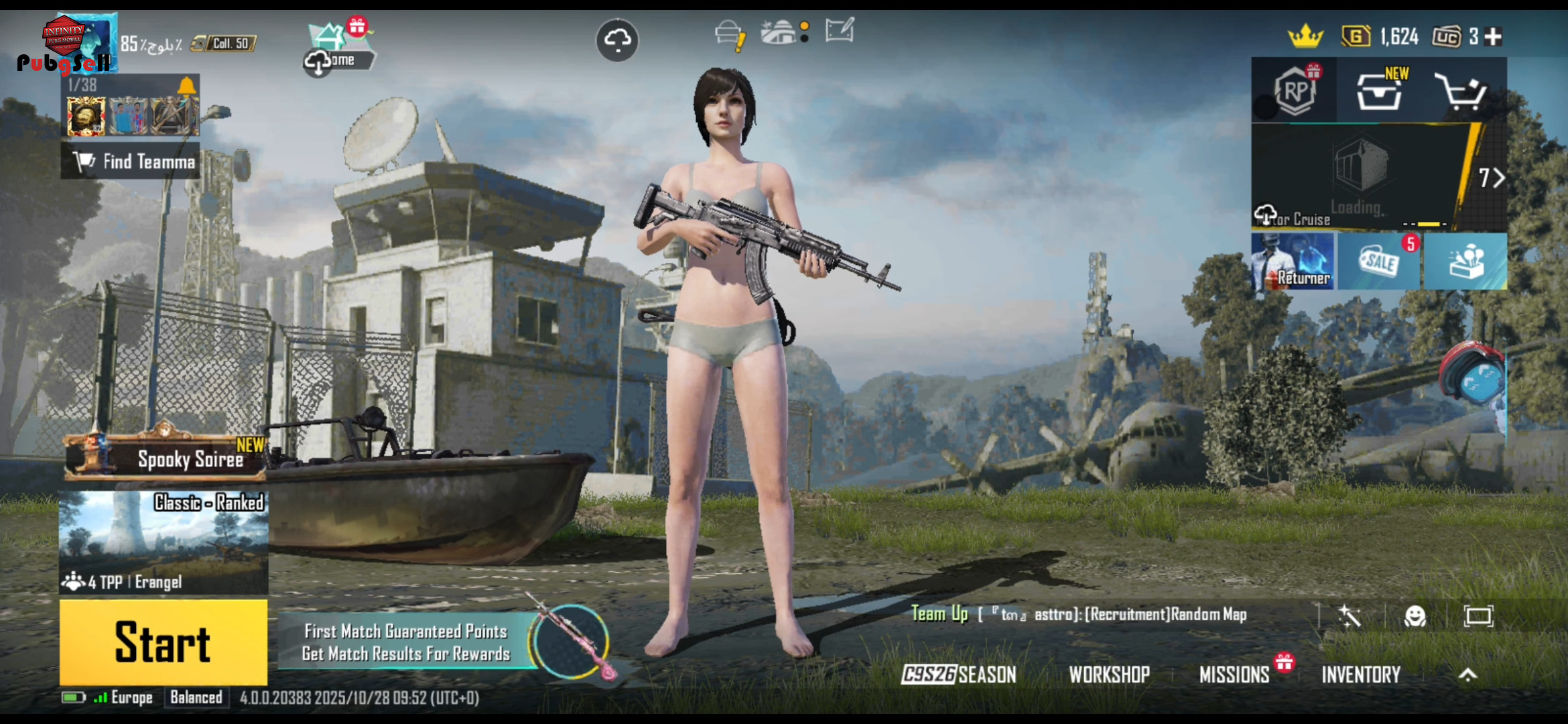The image size is (1568, 724).
Task: Click the Find Teammates button
Action: click(x=131, y=162)
